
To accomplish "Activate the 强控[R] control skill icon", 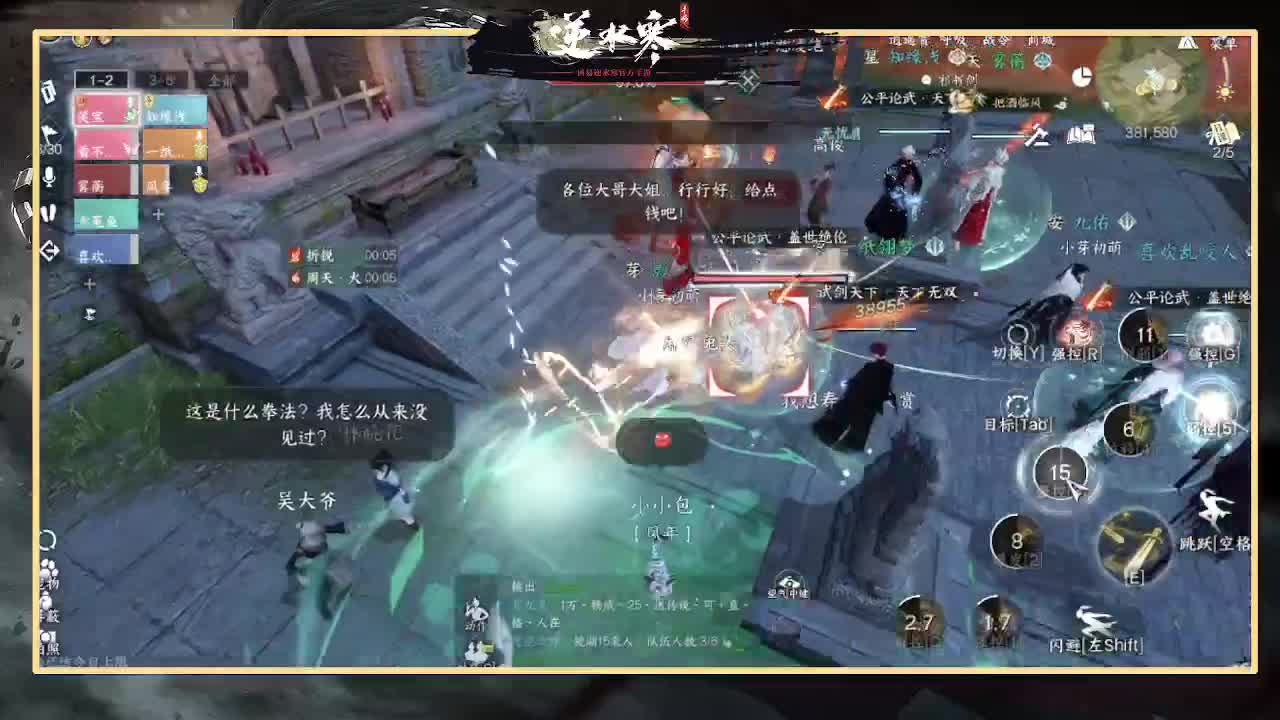I will click(1080, 333).
